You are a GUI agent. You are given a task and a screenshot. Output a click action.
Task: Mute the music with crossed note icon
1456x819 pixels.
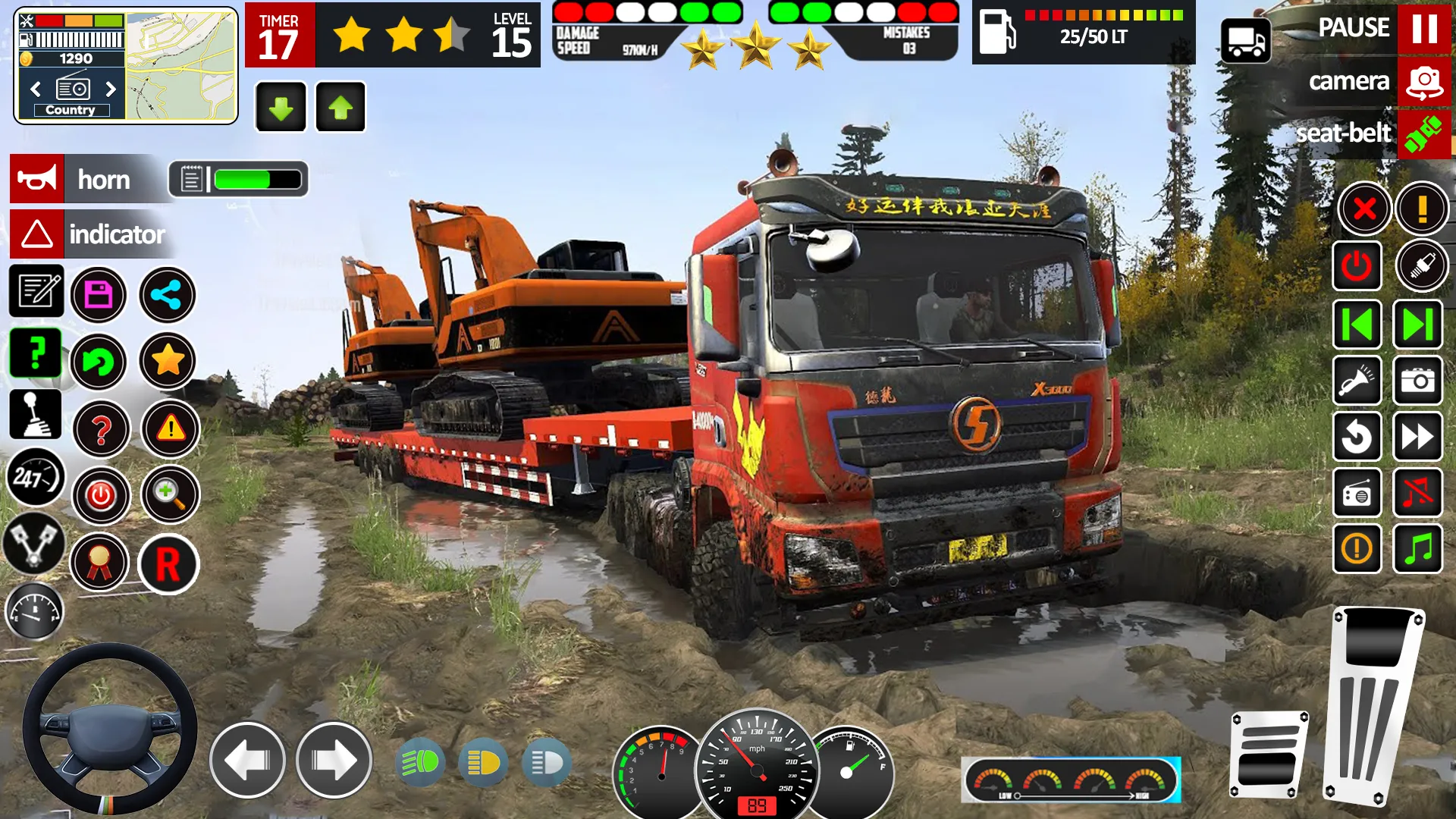pyautogui.click(x=1417, y=493)
